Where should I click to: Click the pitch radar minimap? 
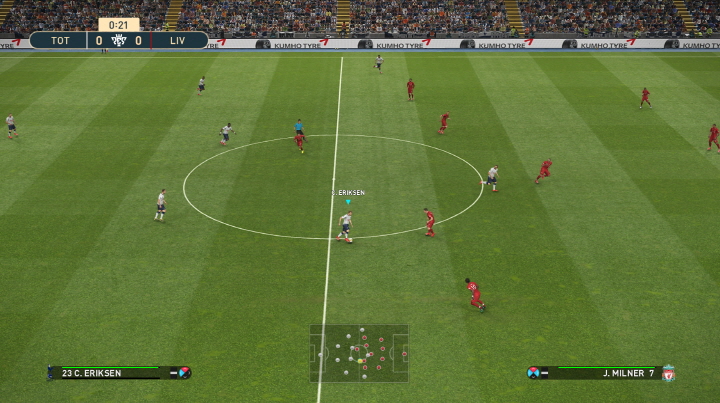[x=359, y=353]
